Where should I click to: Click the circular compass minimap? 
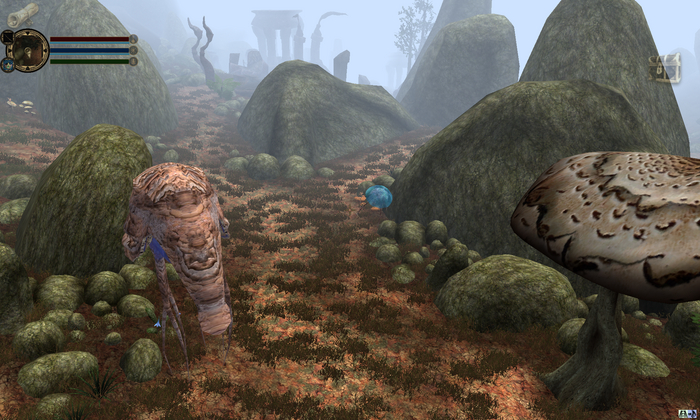coord(29,49)
